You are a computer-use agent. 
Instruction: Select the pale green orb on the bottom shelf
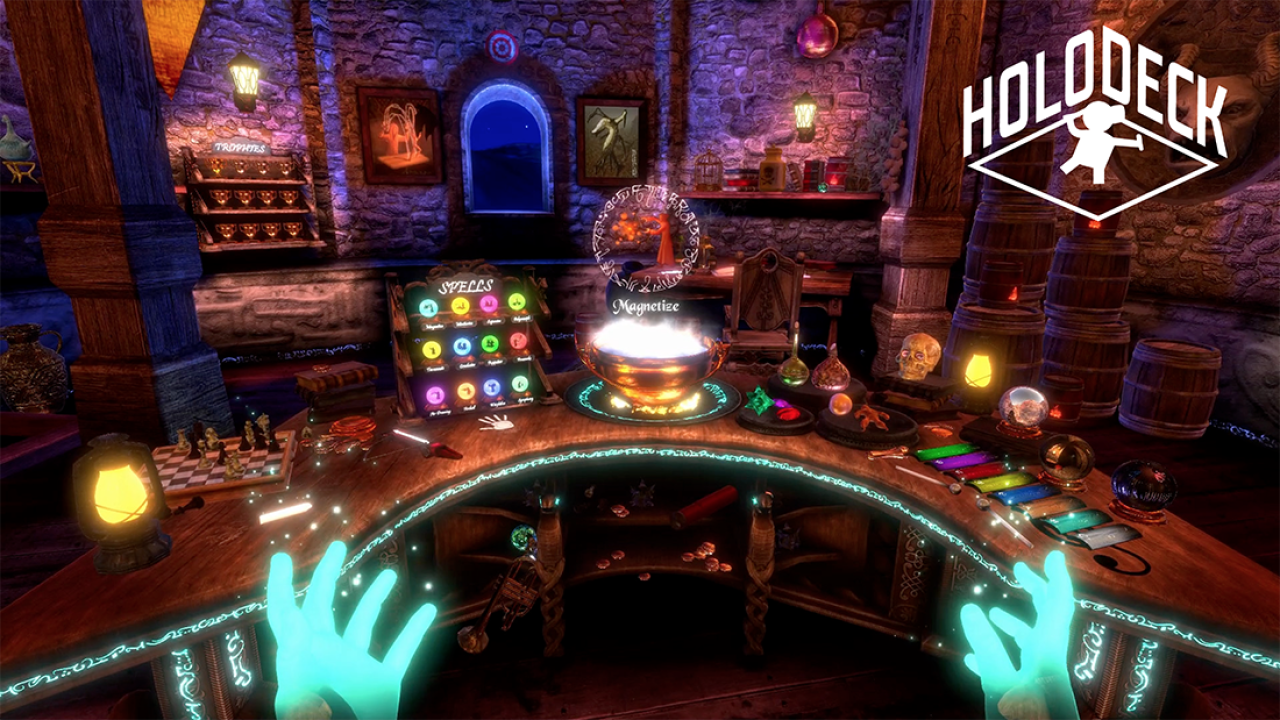[520, 384]
